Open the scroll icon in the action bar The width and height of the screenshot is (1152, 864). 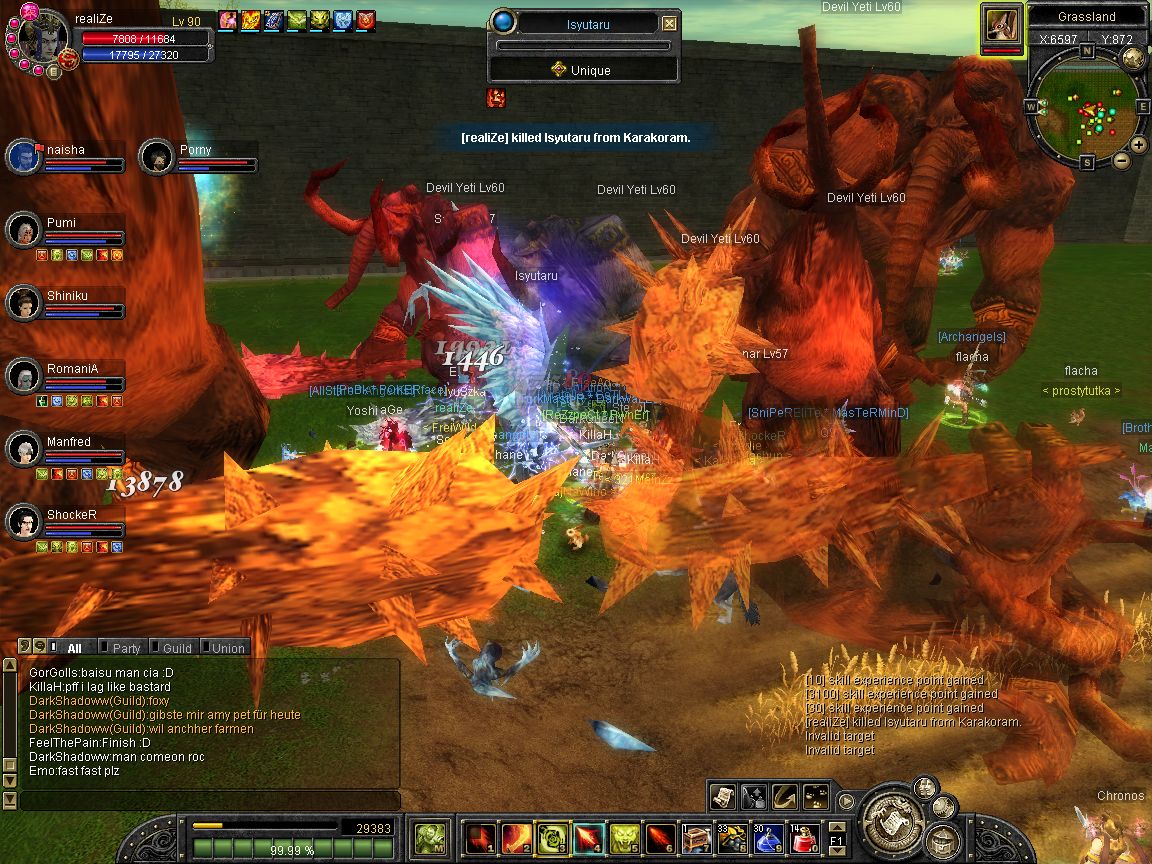coord(723,796)
